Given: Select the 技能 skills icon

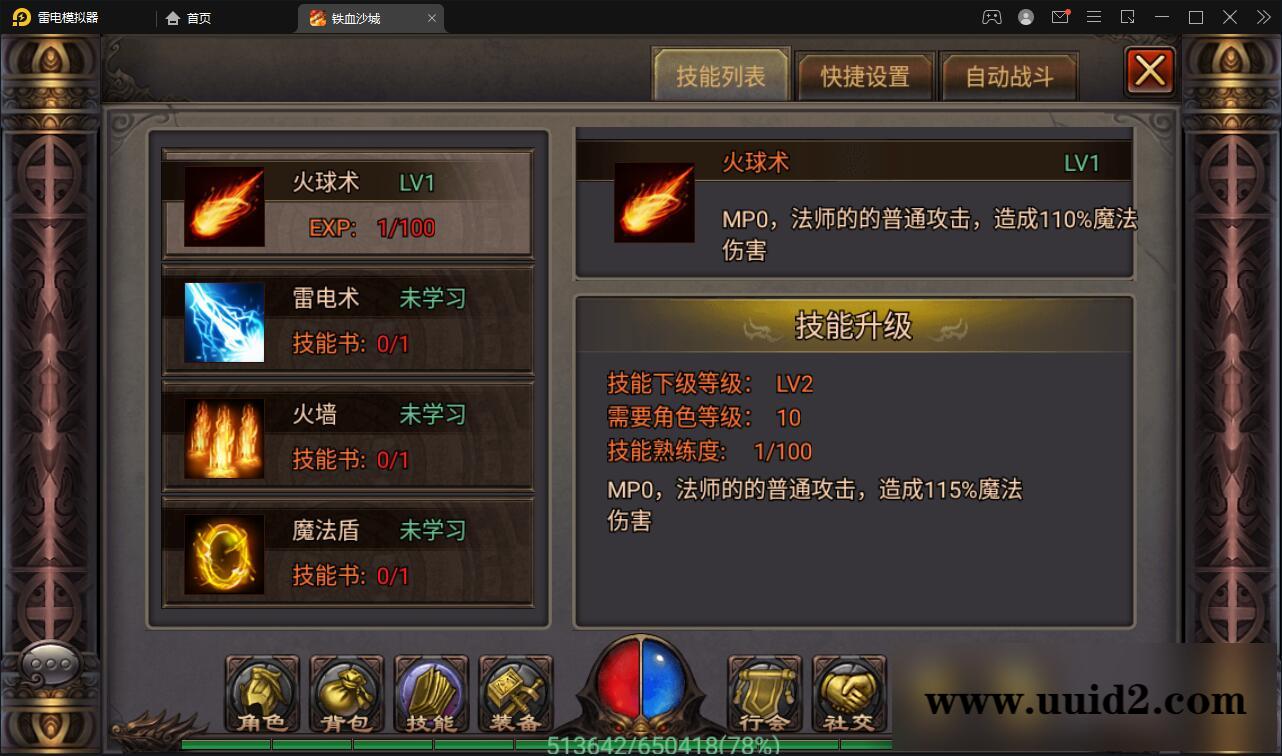Looking at the screenshot, I should coord(430,693).
